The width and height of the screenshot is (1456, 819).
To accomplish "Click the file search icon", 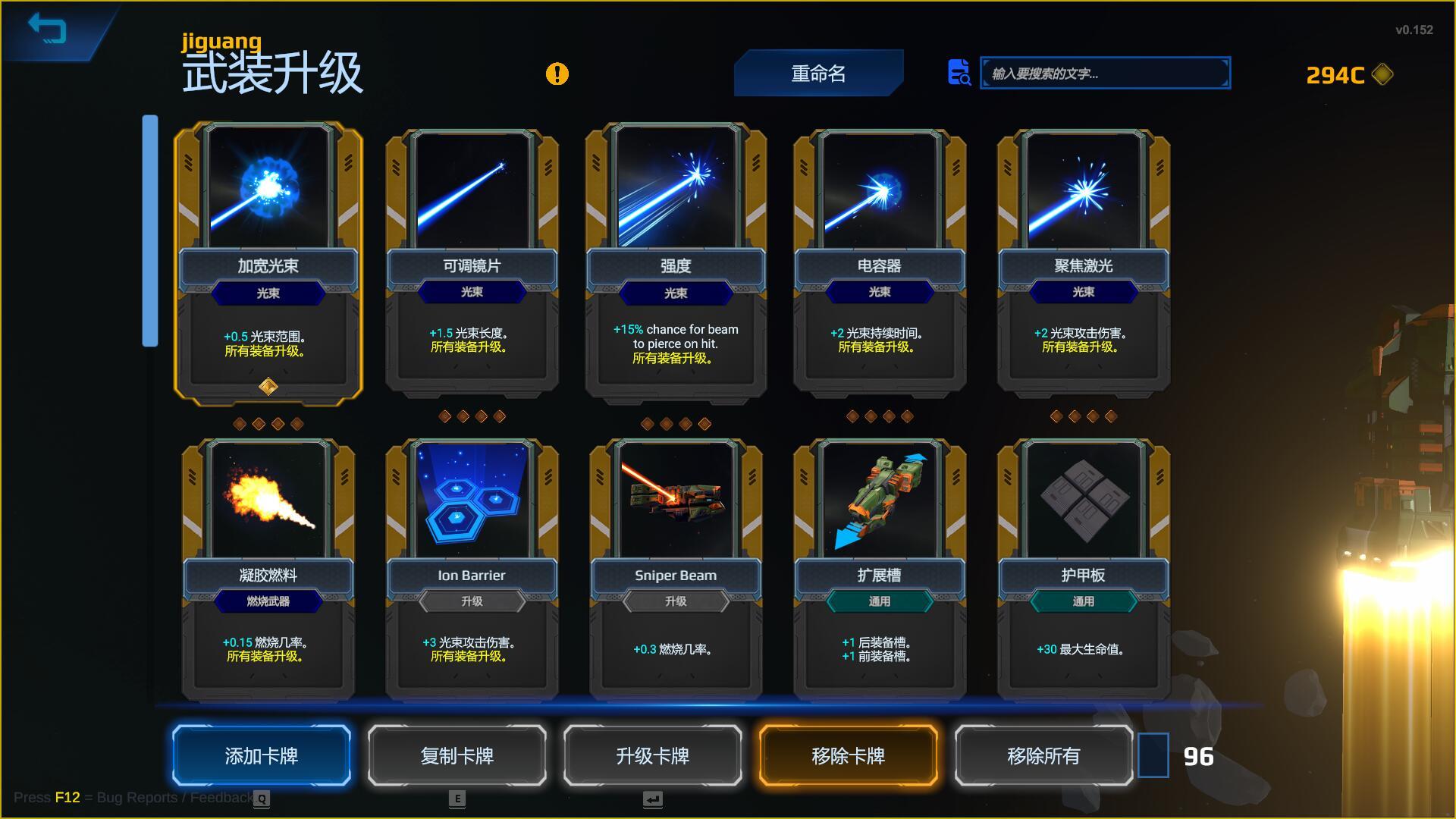I will click(959, 73).
